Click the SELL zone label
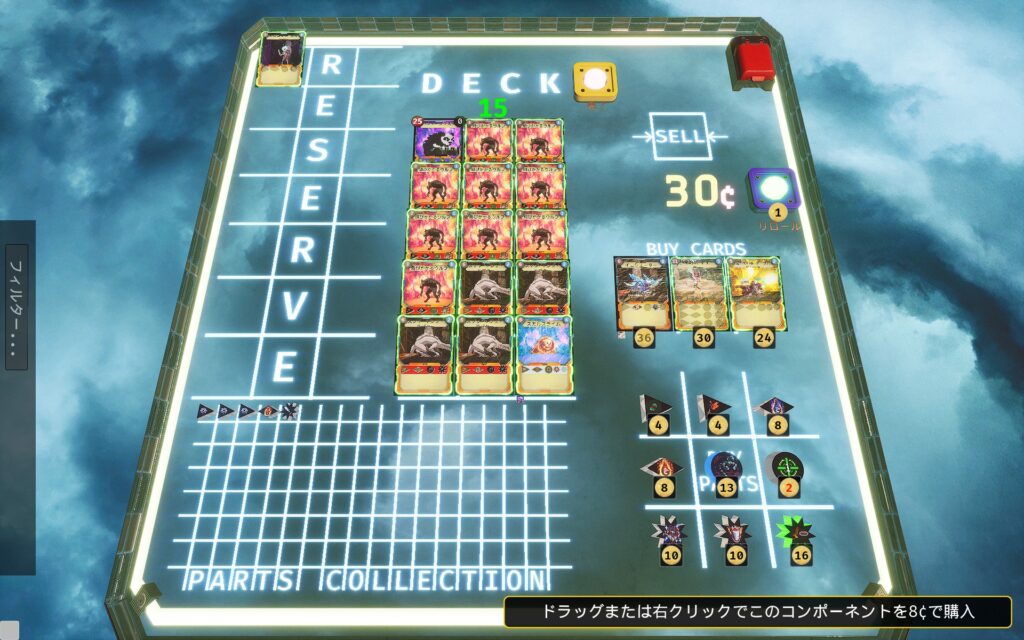1024x640 pixels. (680, 137)
